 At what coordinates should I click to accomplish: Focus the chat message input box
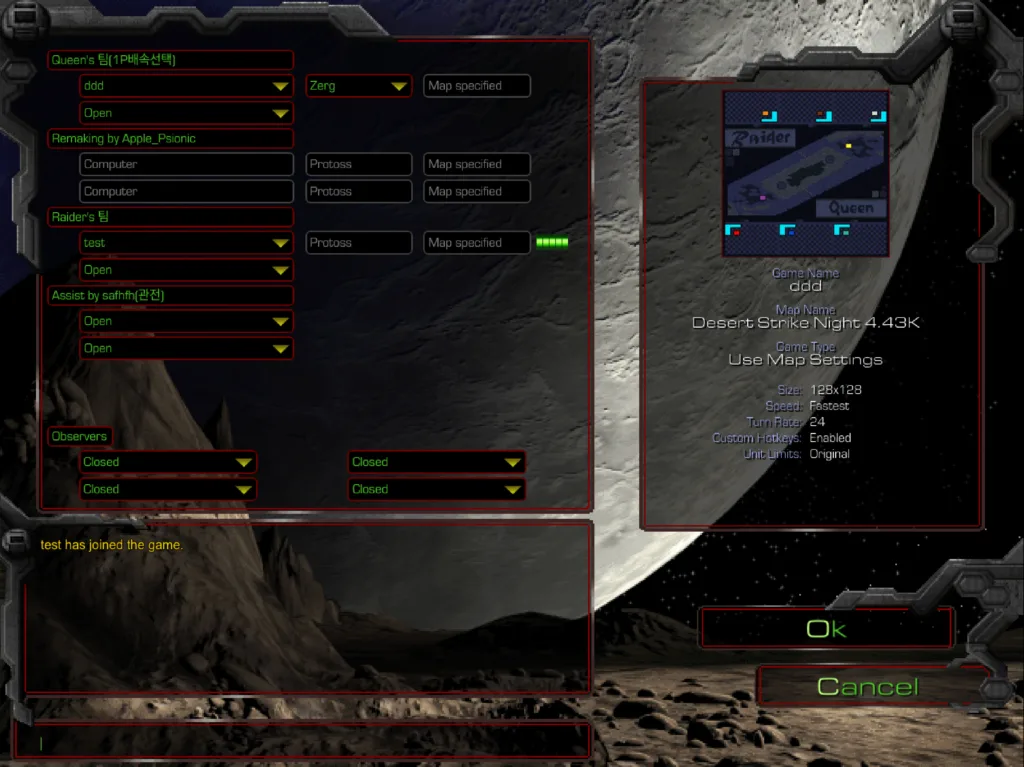pos(300,742)
